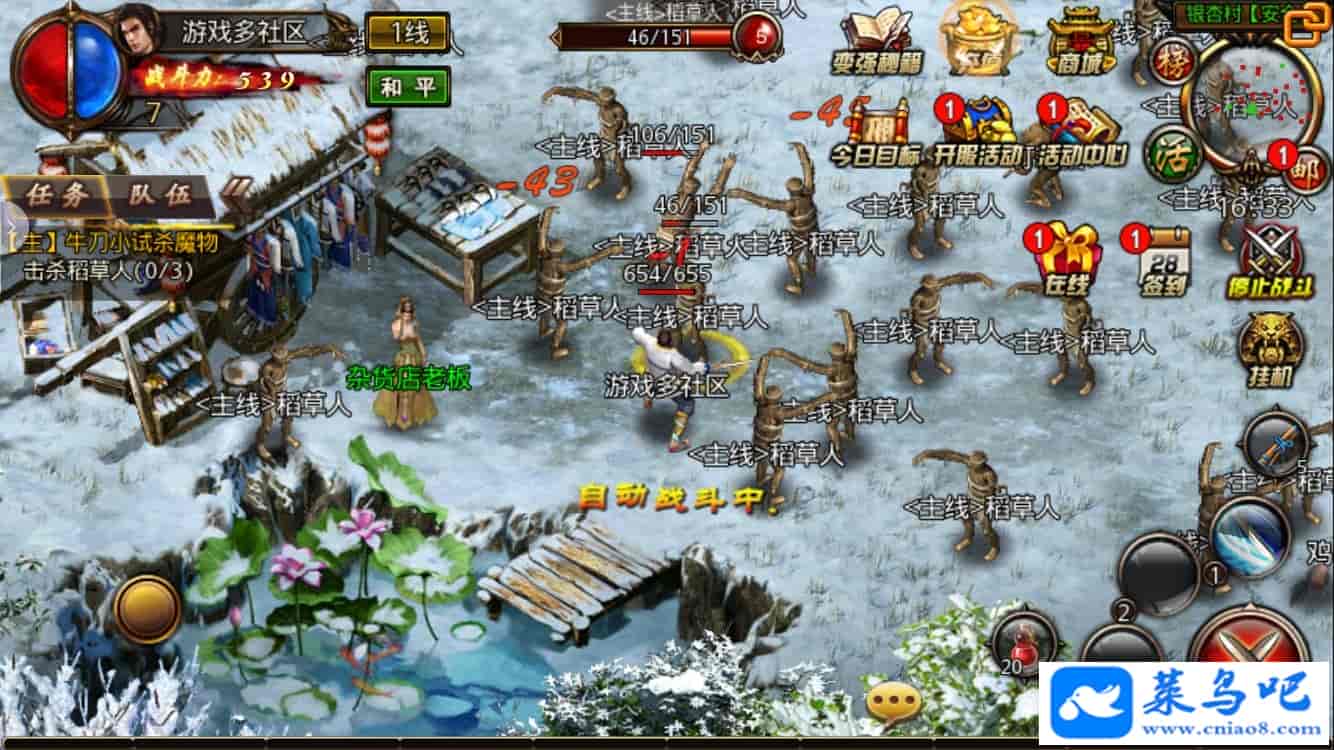Toggle the 和平 peace combat mode
Viewport: 1334px width, 750px height.
coord(407,86)
